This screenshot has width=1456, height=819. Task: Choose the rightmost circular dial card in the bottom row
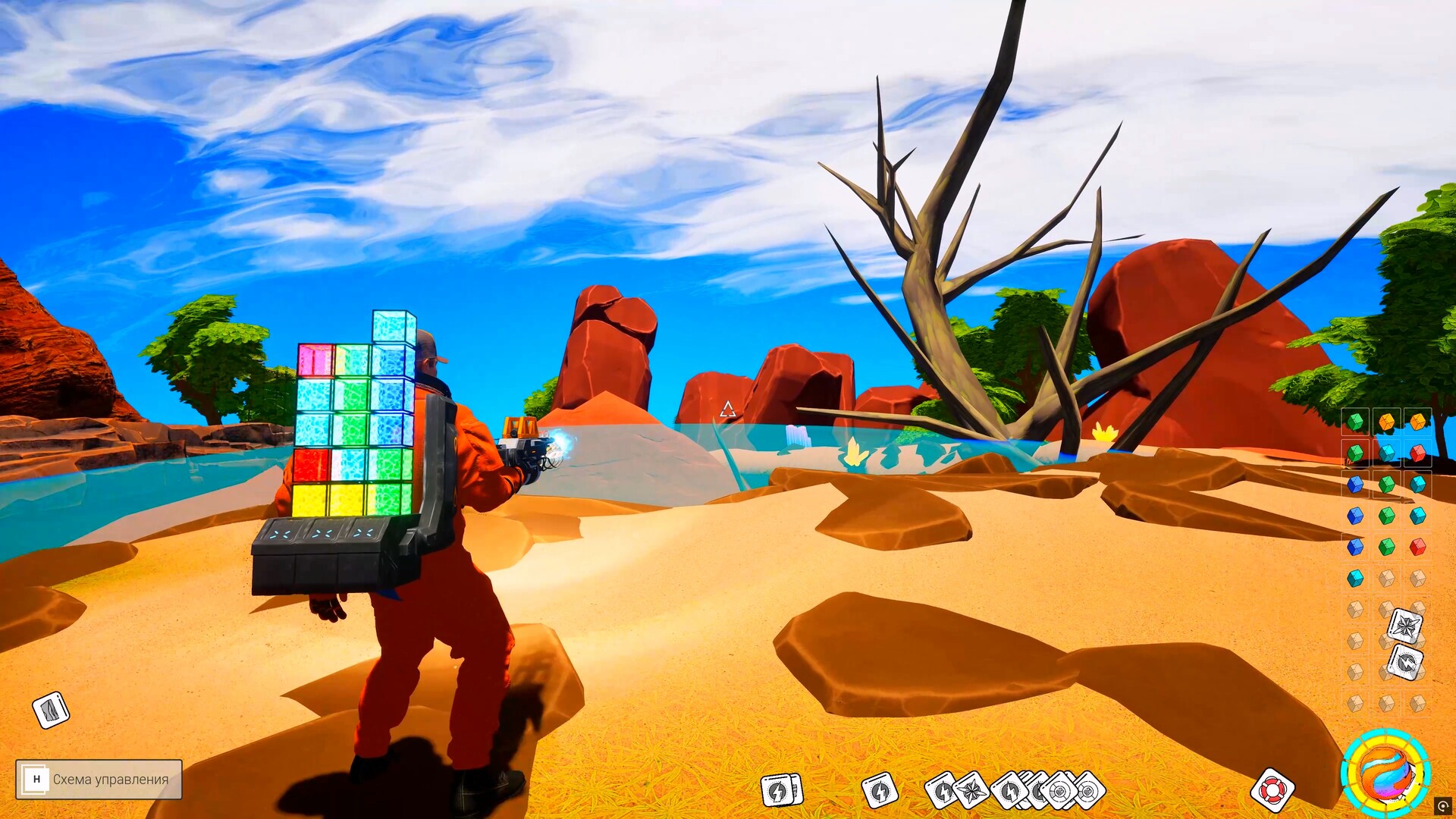(x=1089, y=791)
